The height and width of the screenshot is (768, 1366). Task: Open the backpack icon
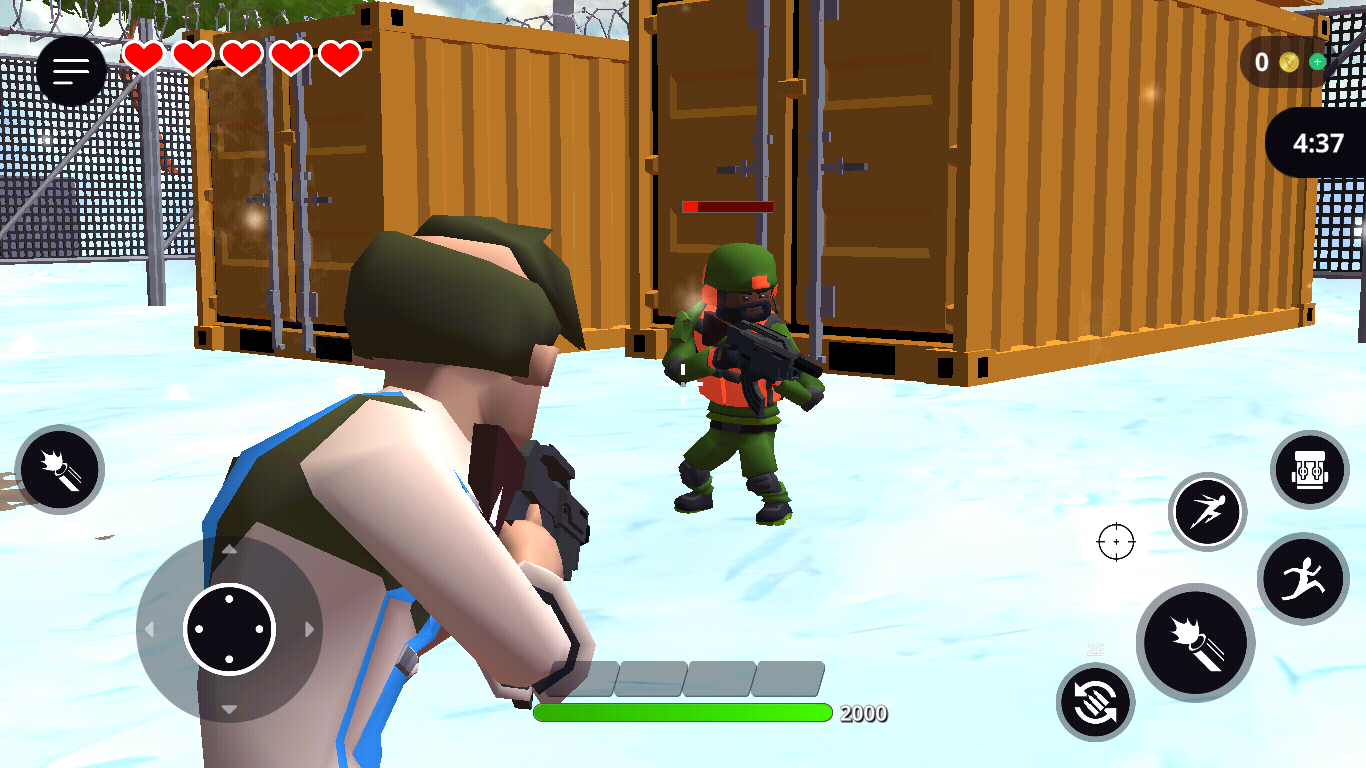tap(1309, 470)
